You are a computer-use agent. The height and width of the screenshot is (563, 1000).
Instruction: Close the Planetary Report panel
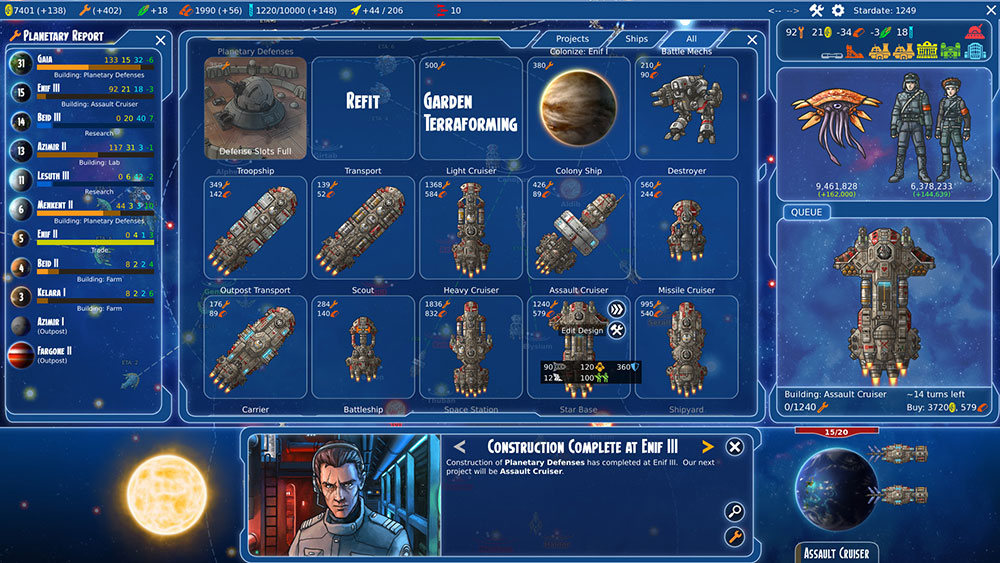tap(160, 40)
